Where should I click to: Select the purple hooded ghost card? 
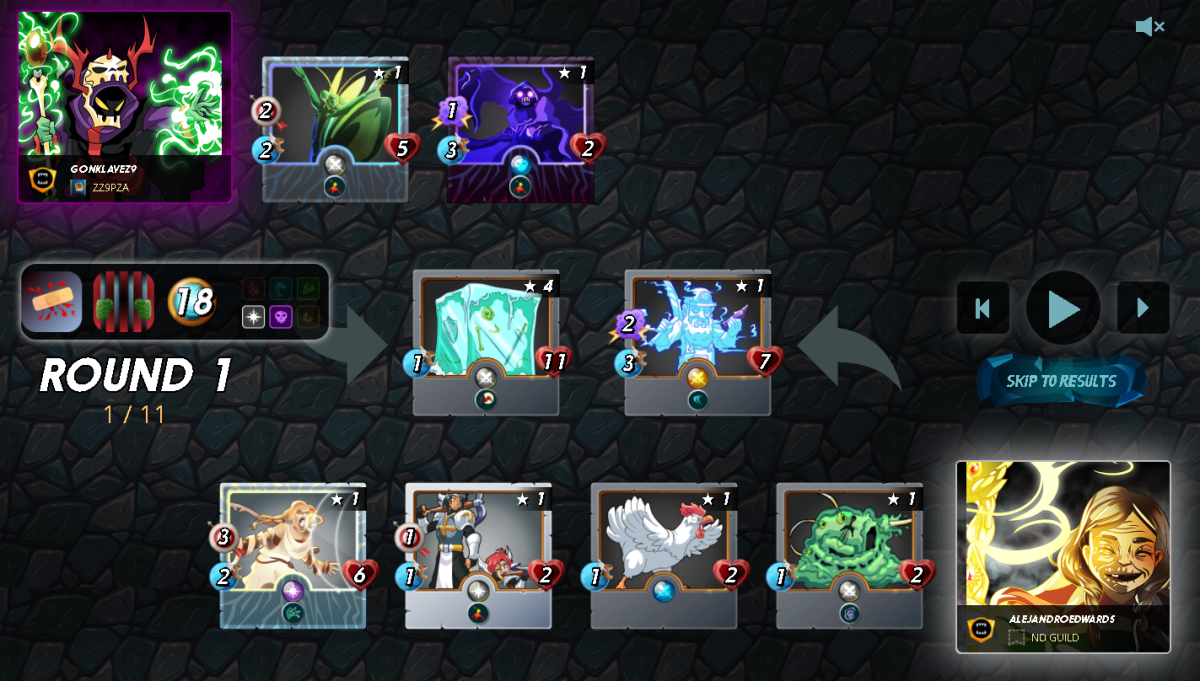pyautogui.click(x=520, y=128)
